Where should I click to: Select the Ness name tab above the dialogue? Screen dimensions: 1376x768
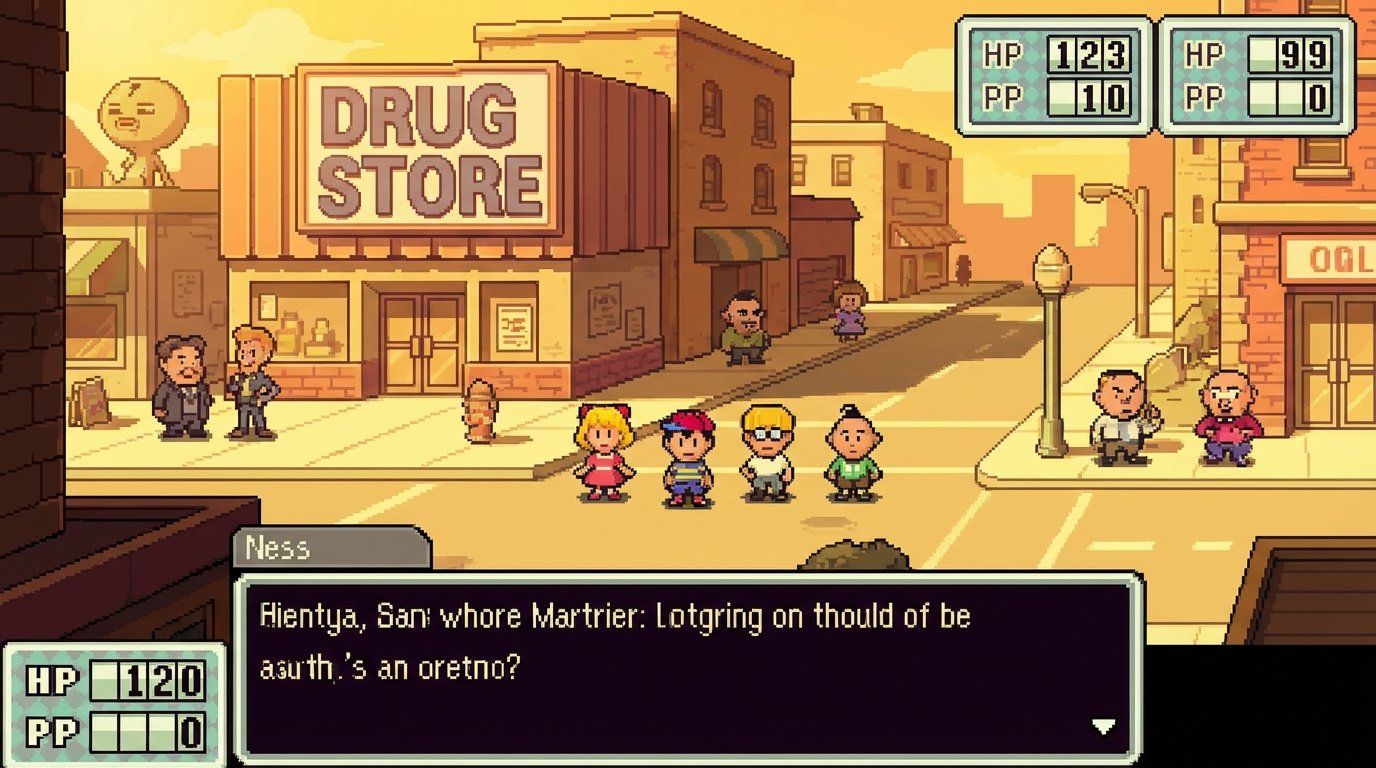pyautogui.click(x=280, y=547)
